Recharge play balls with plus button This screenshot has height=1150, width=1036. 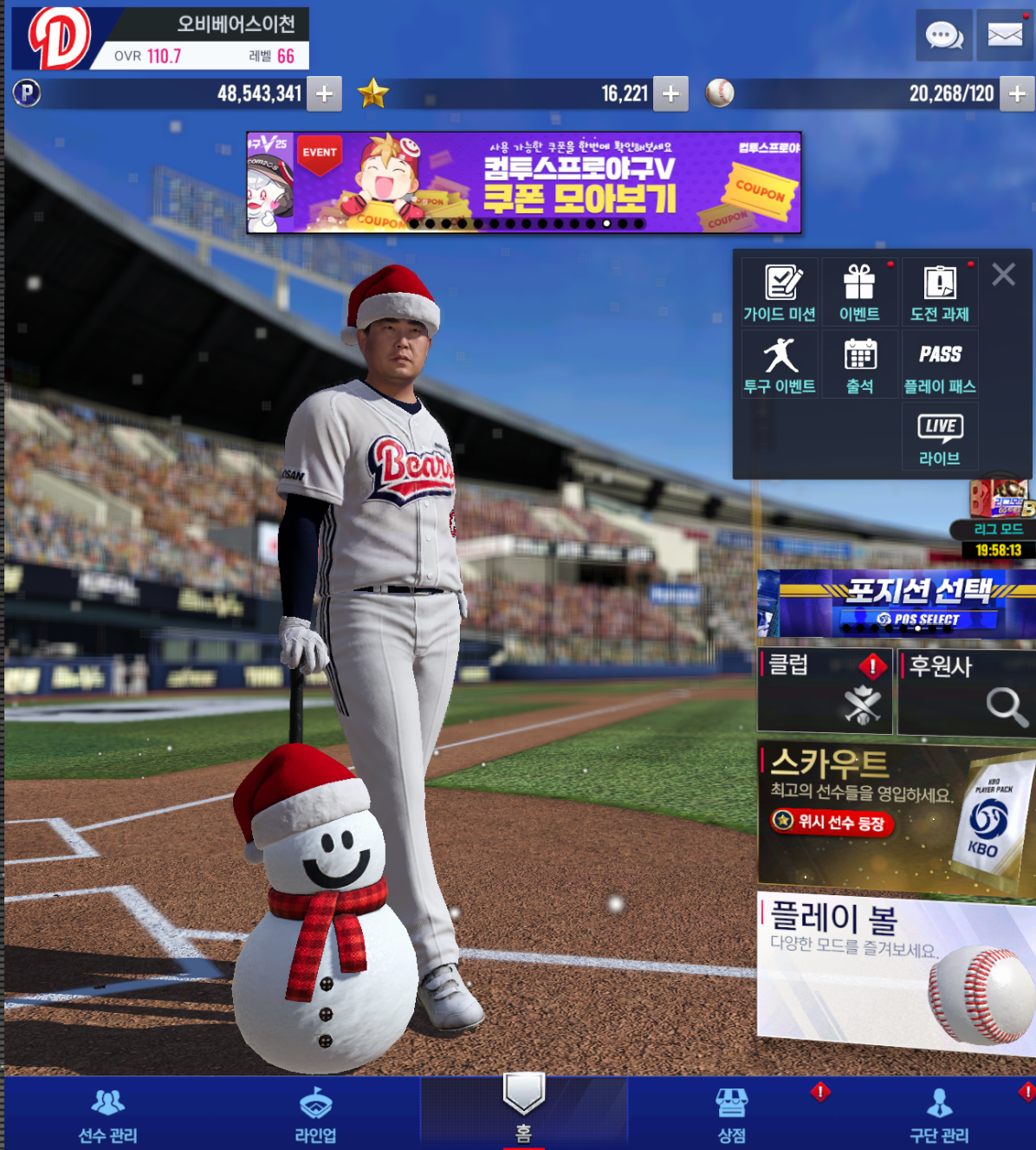(1017, 94)
